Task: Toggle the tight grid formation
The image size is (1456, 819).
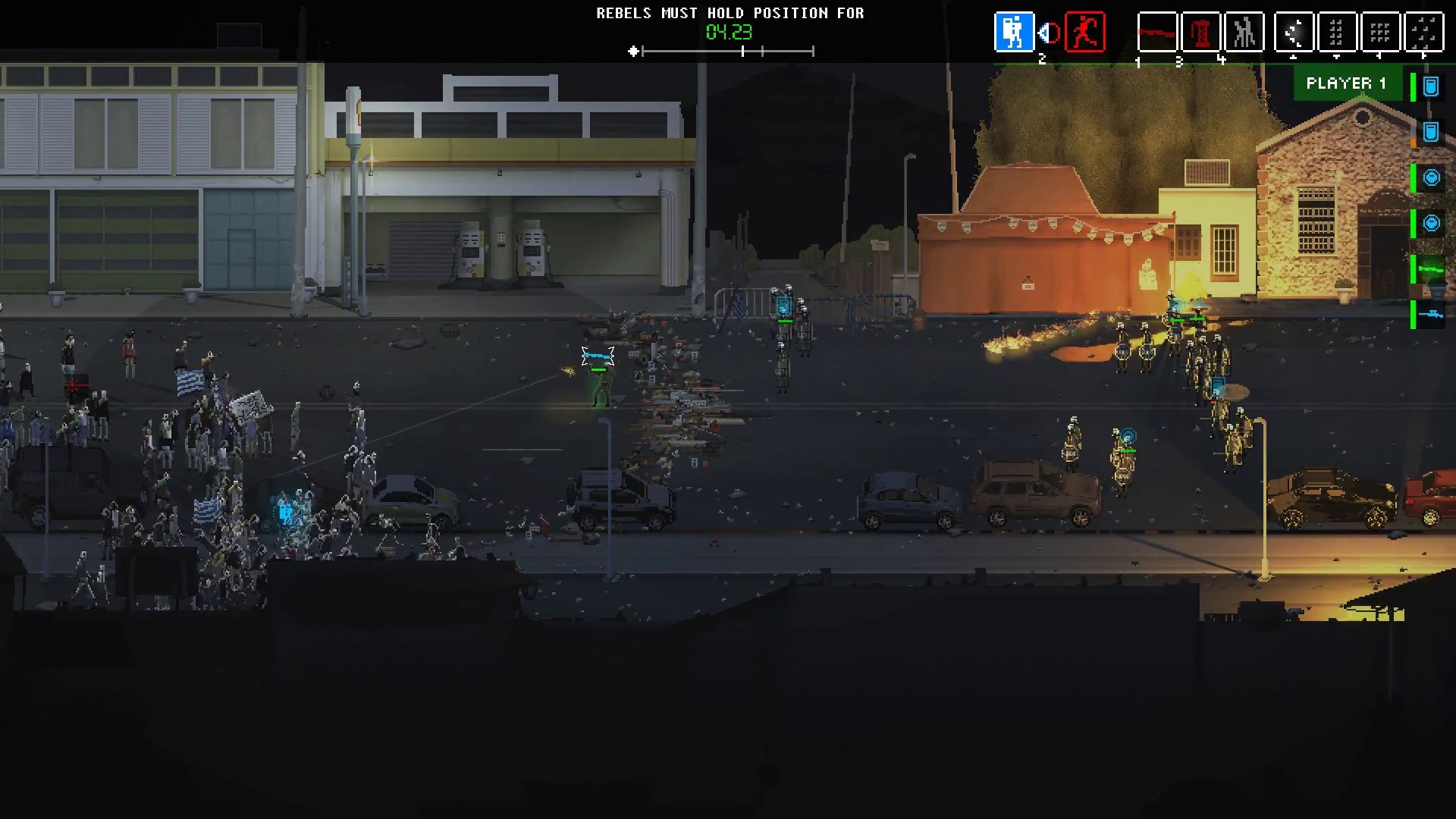Action: click(x=1380, y=33)
